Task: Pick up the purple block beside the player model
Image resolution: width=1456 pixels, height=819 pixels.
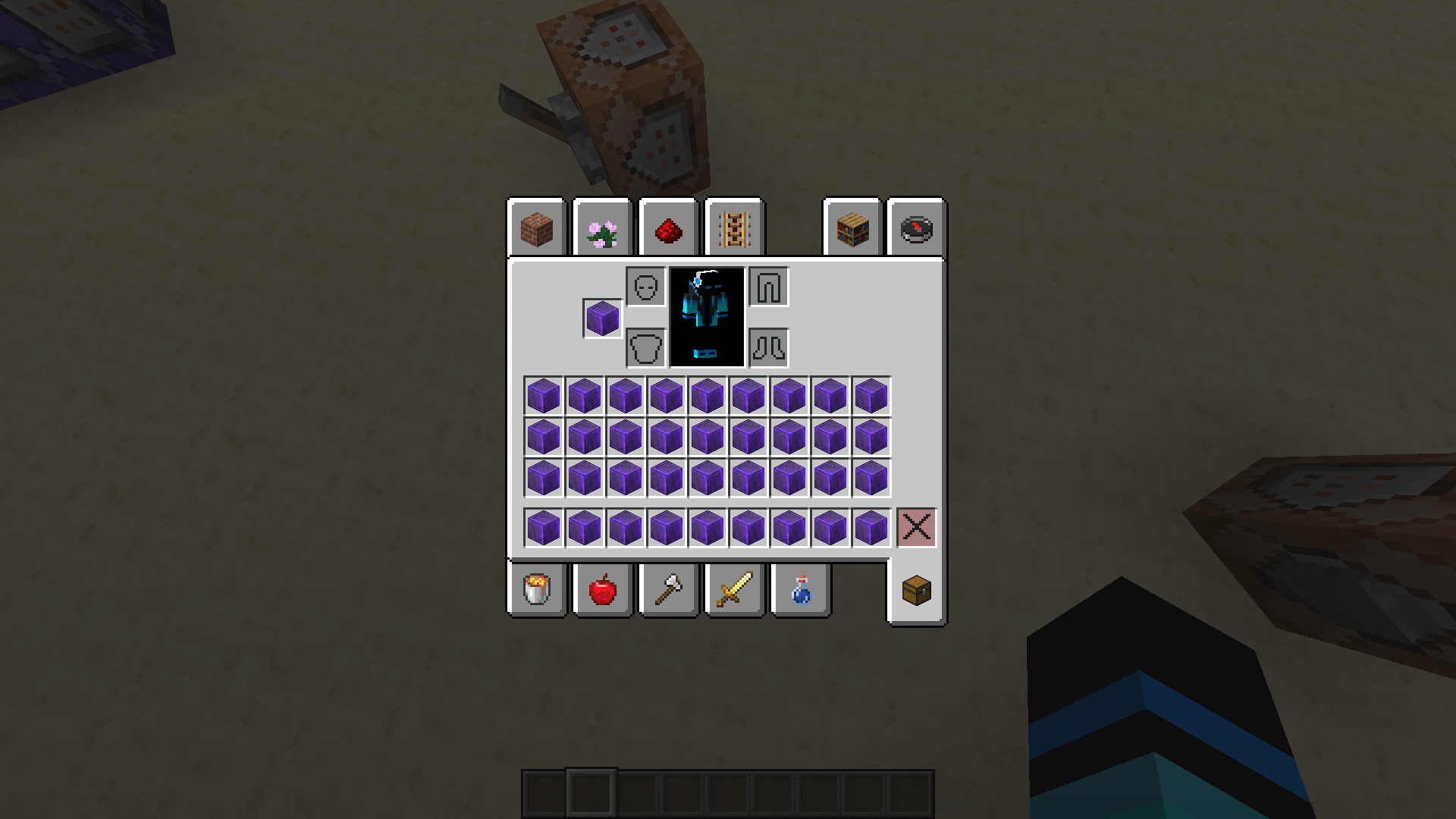Action: [x=601, y=318]
